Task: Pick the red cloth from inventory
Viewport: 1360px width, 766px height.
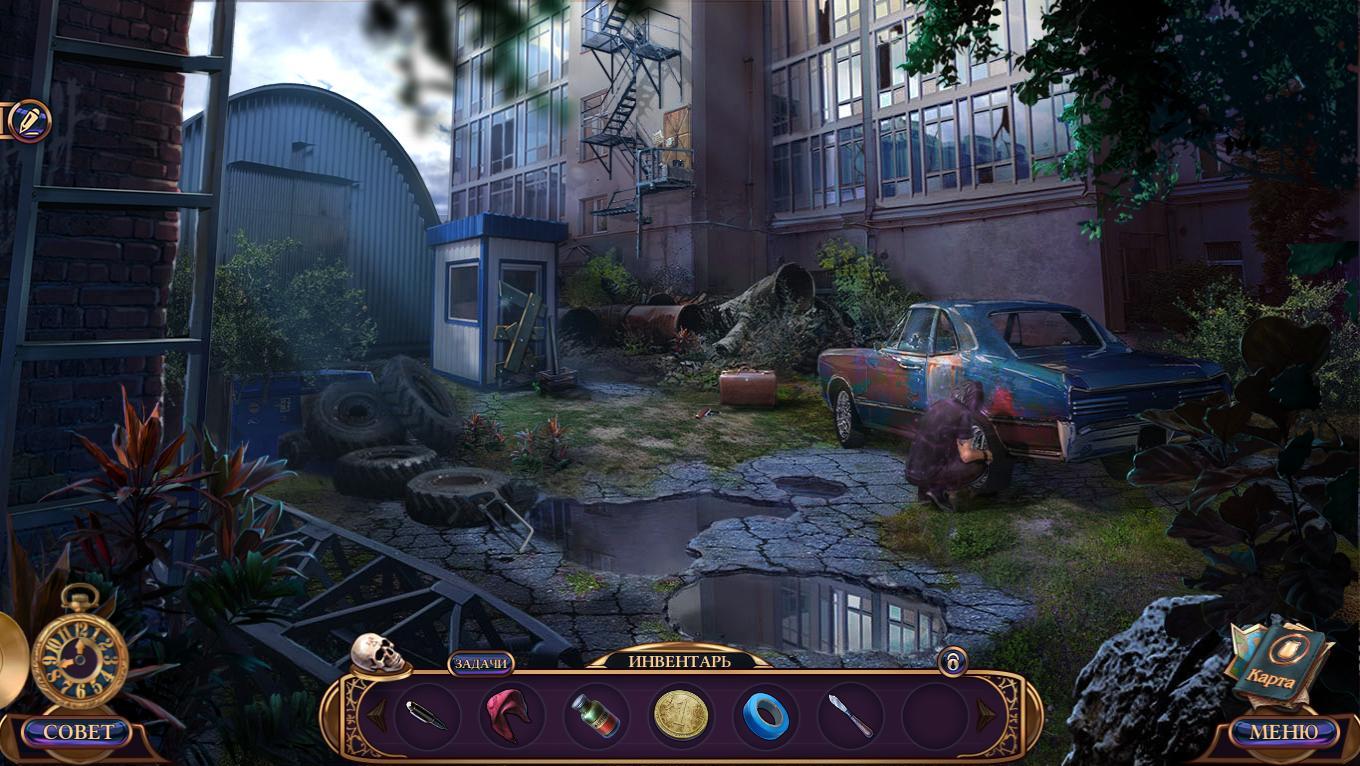Action: (x=509, y=715)
